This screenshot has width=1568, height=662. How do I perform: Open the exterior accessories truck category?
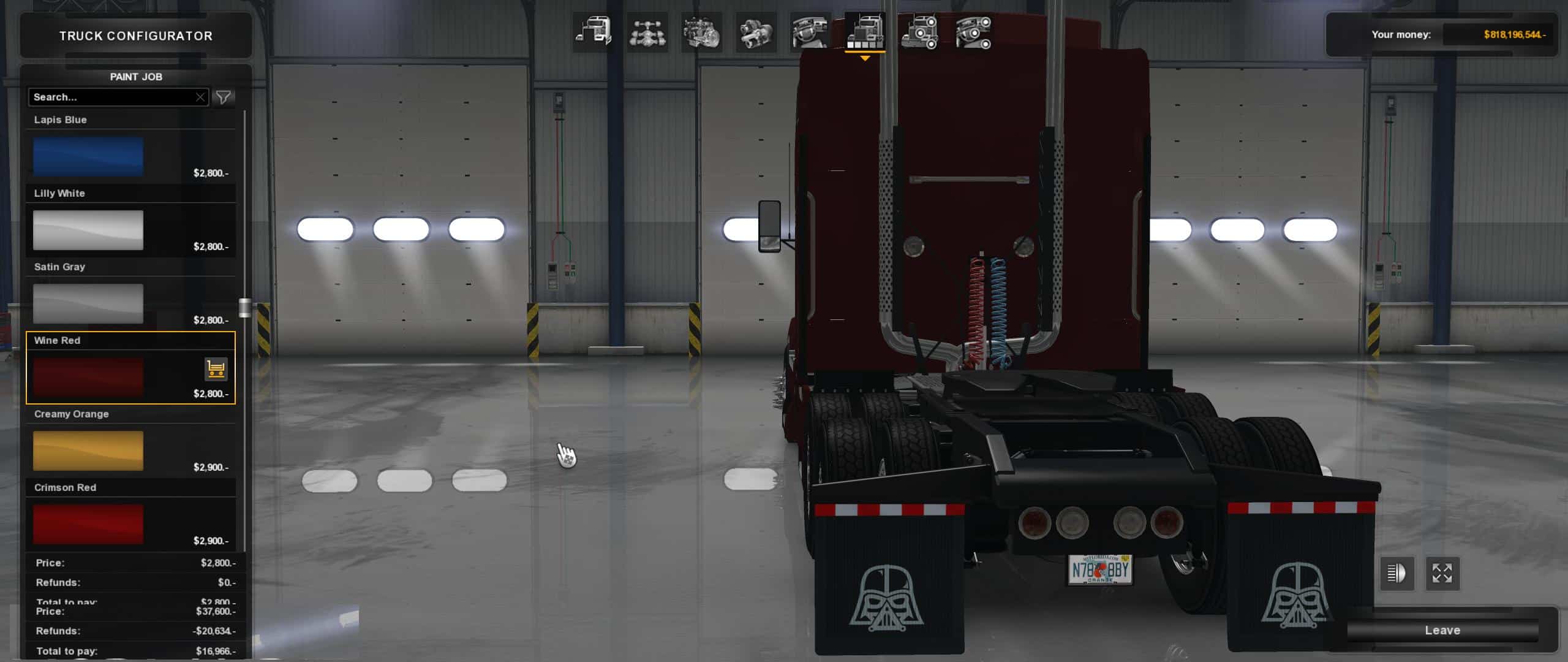pyautogui.click(x=919, y=32)
